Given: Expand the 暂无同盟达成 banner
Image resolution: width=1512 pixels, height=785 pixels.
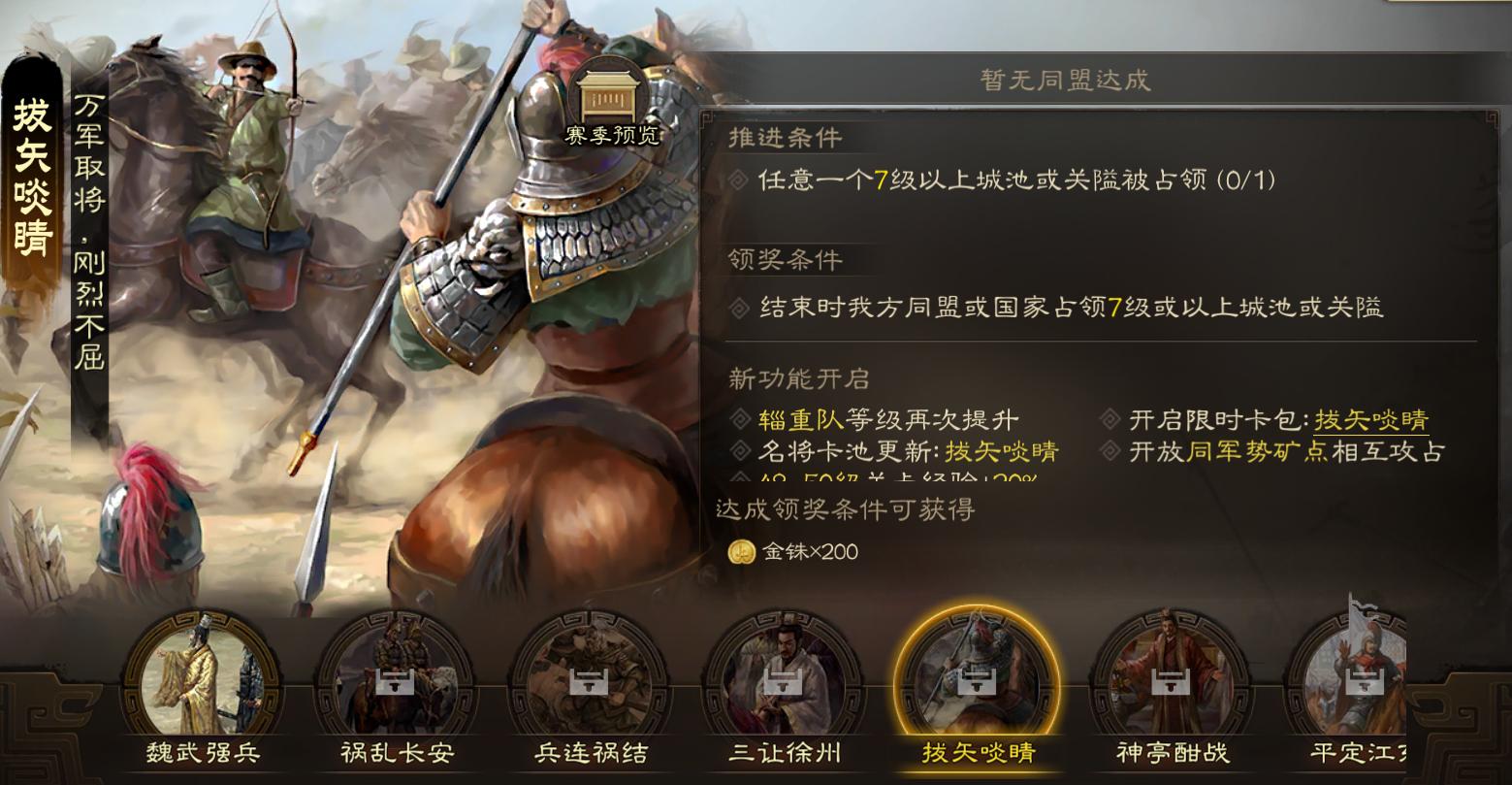Looking at the screenshot, I should coord(1064,82).
